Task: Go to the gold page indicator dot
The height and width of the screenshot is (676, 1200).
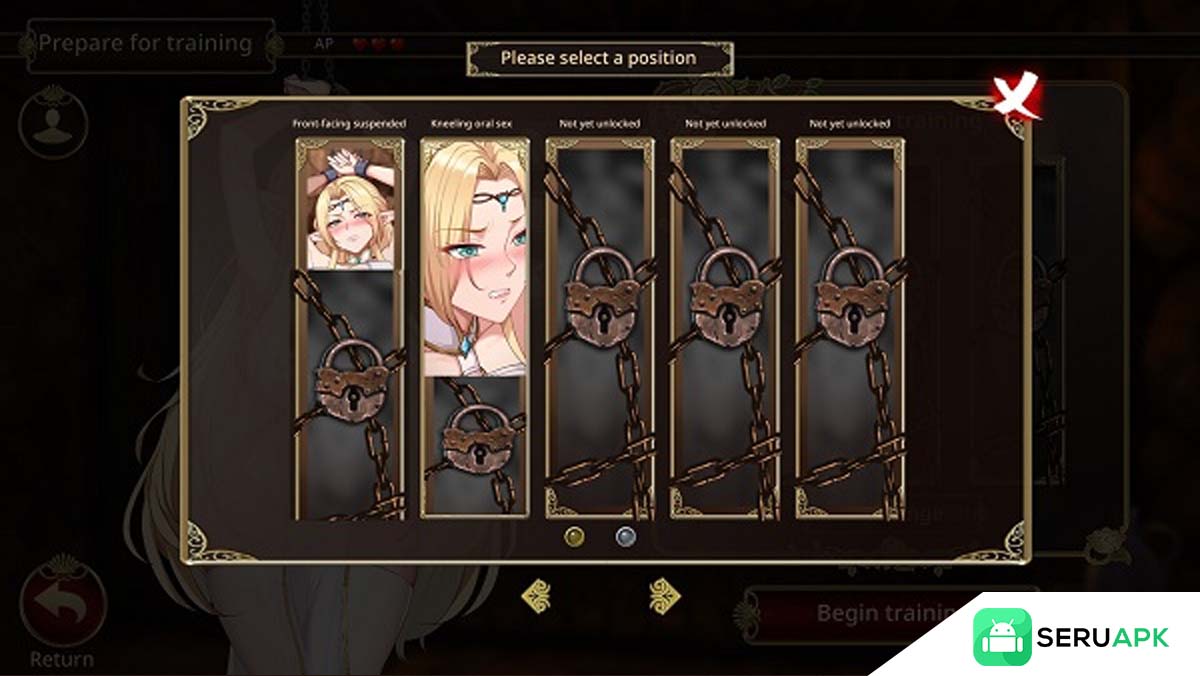Action: [x=574, y=536]
